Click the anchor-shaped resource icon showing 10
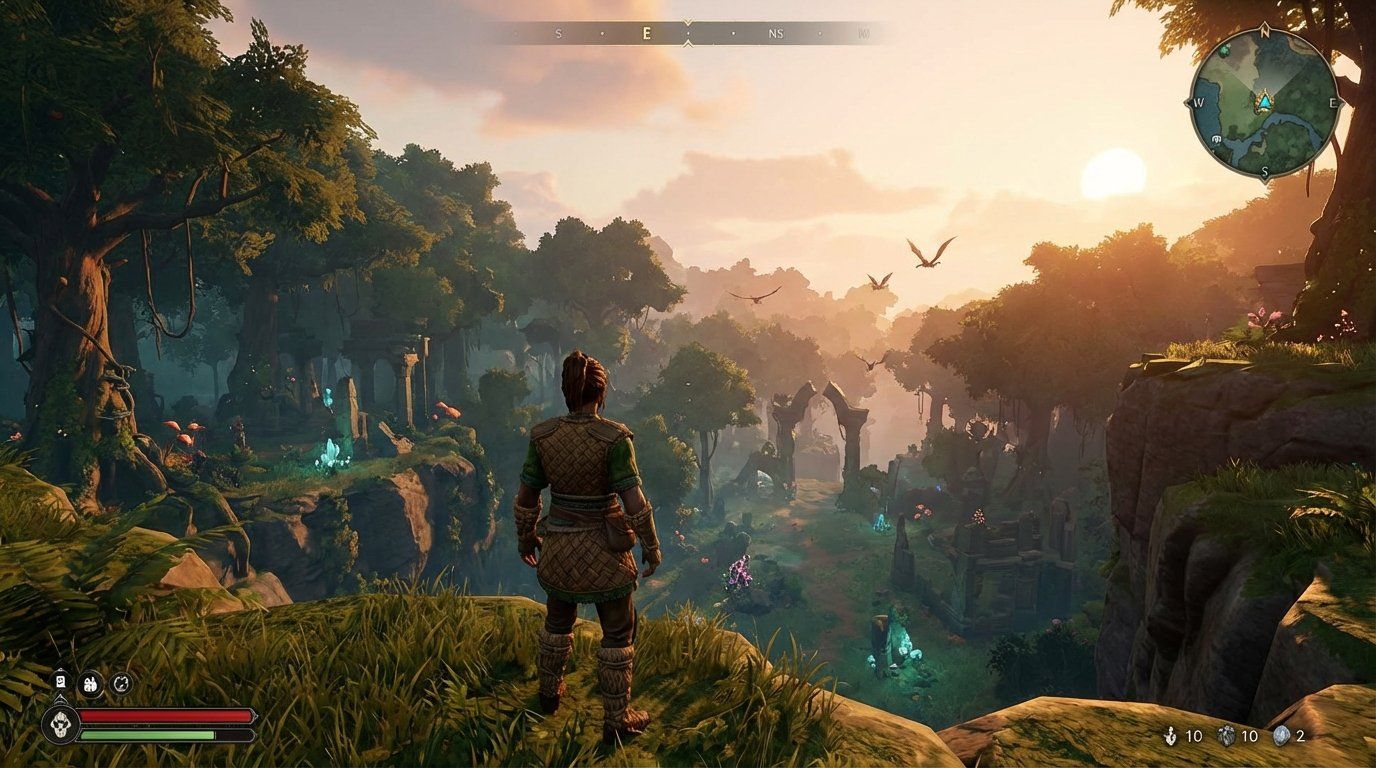The width and height of the screenshot is (1376, 768). click(1170, 736)
